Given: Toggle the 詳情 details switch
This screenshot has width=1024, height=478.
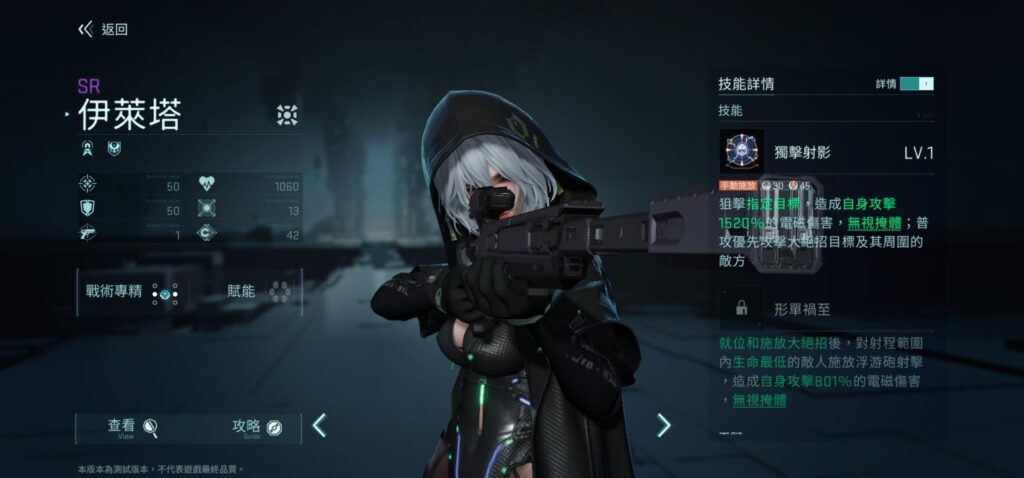Looking at the screenshot, I should click(916, 84).
